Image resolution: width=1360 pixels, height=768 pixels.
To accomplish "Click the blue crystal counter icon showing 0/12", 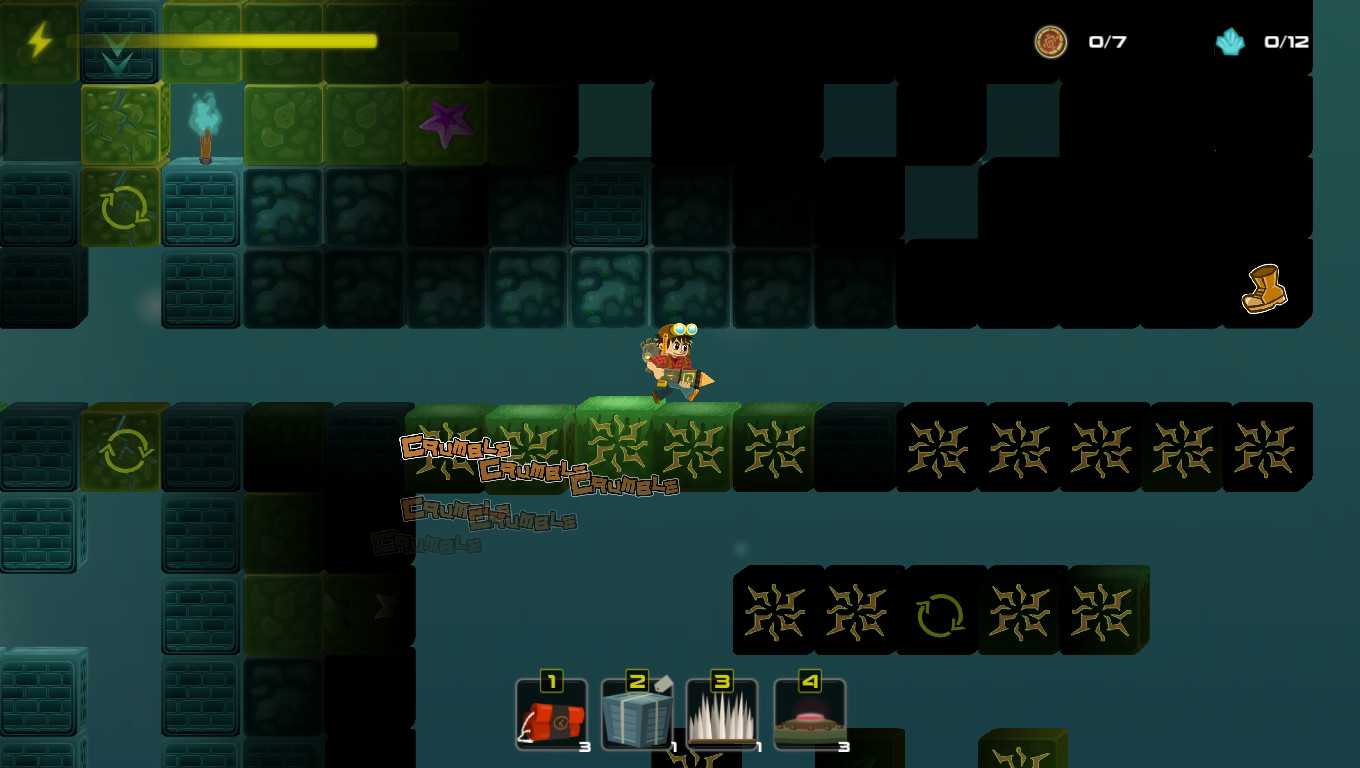I will pos(1231,43).
